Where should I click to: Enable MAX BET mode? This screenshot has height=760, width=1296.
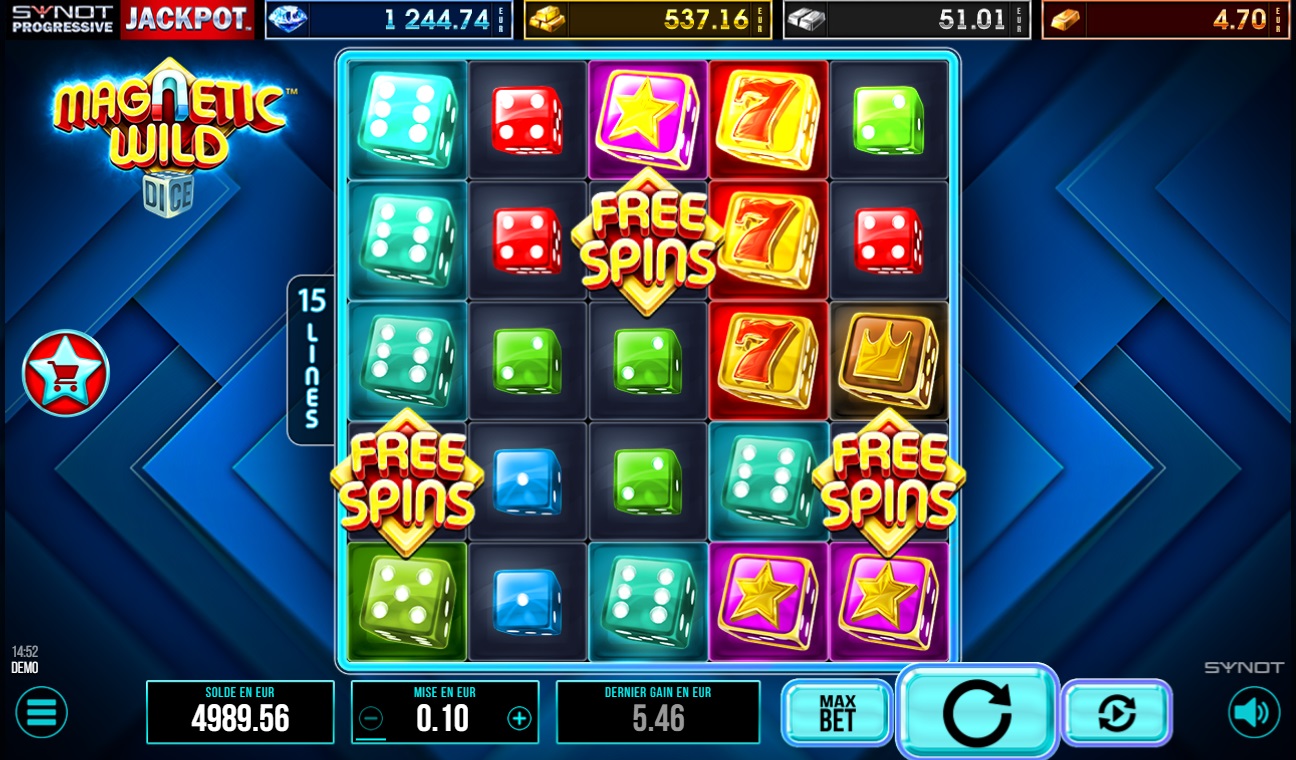coord(837,712)
